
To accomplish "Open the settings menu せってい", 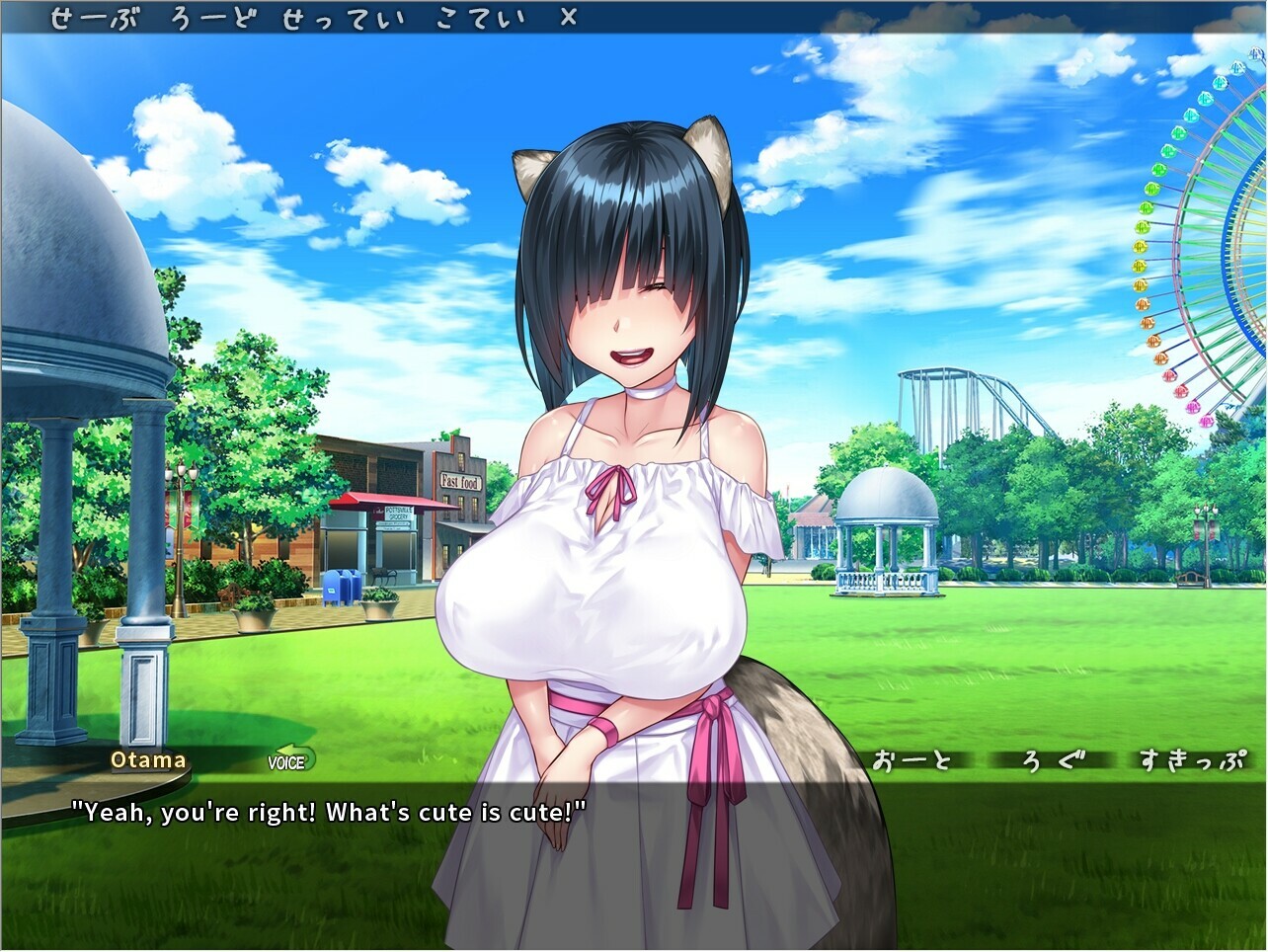I will tap(346, 16).
